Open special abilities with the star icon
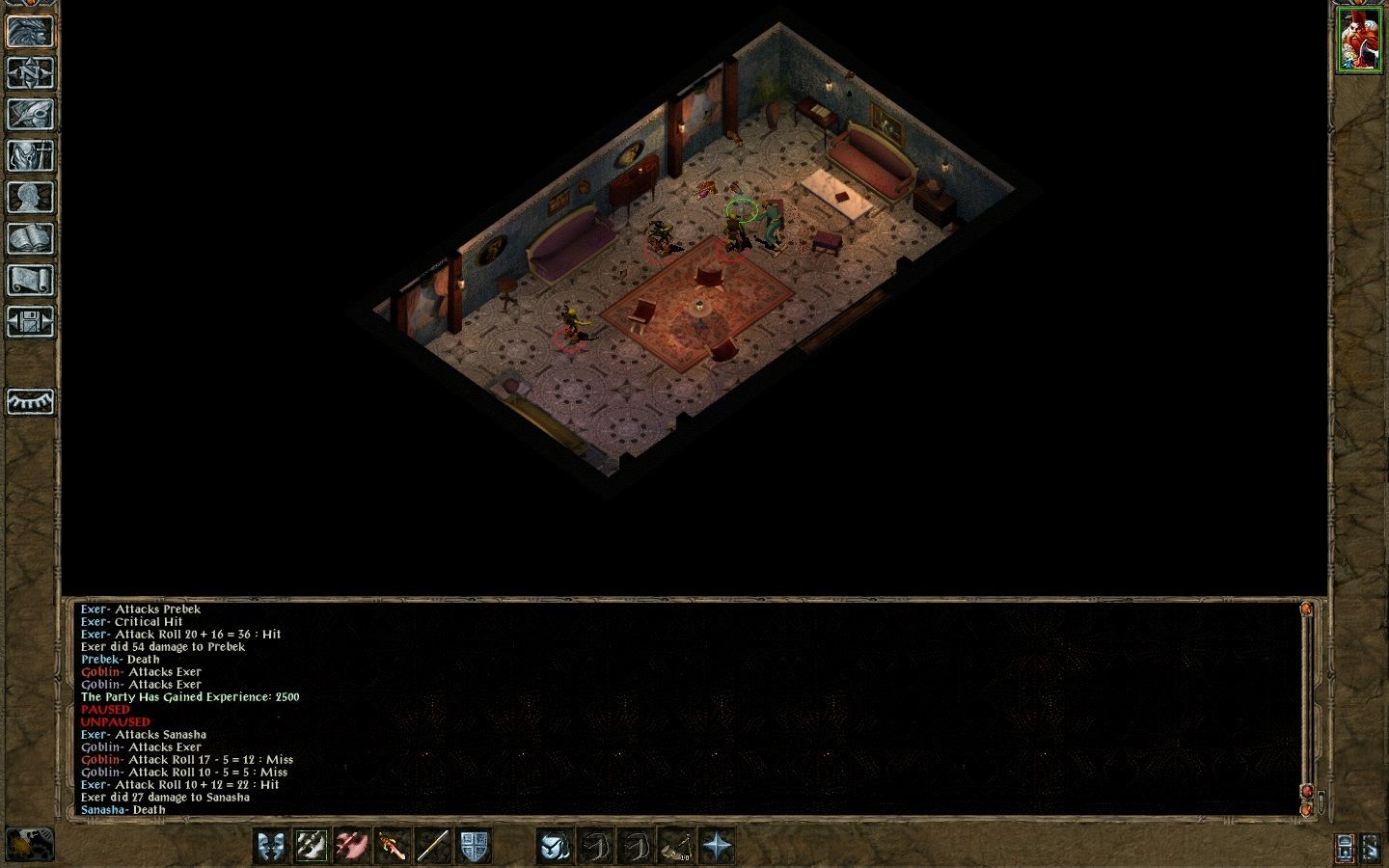This screenshot has width=1389, height=868. [717, 846]
